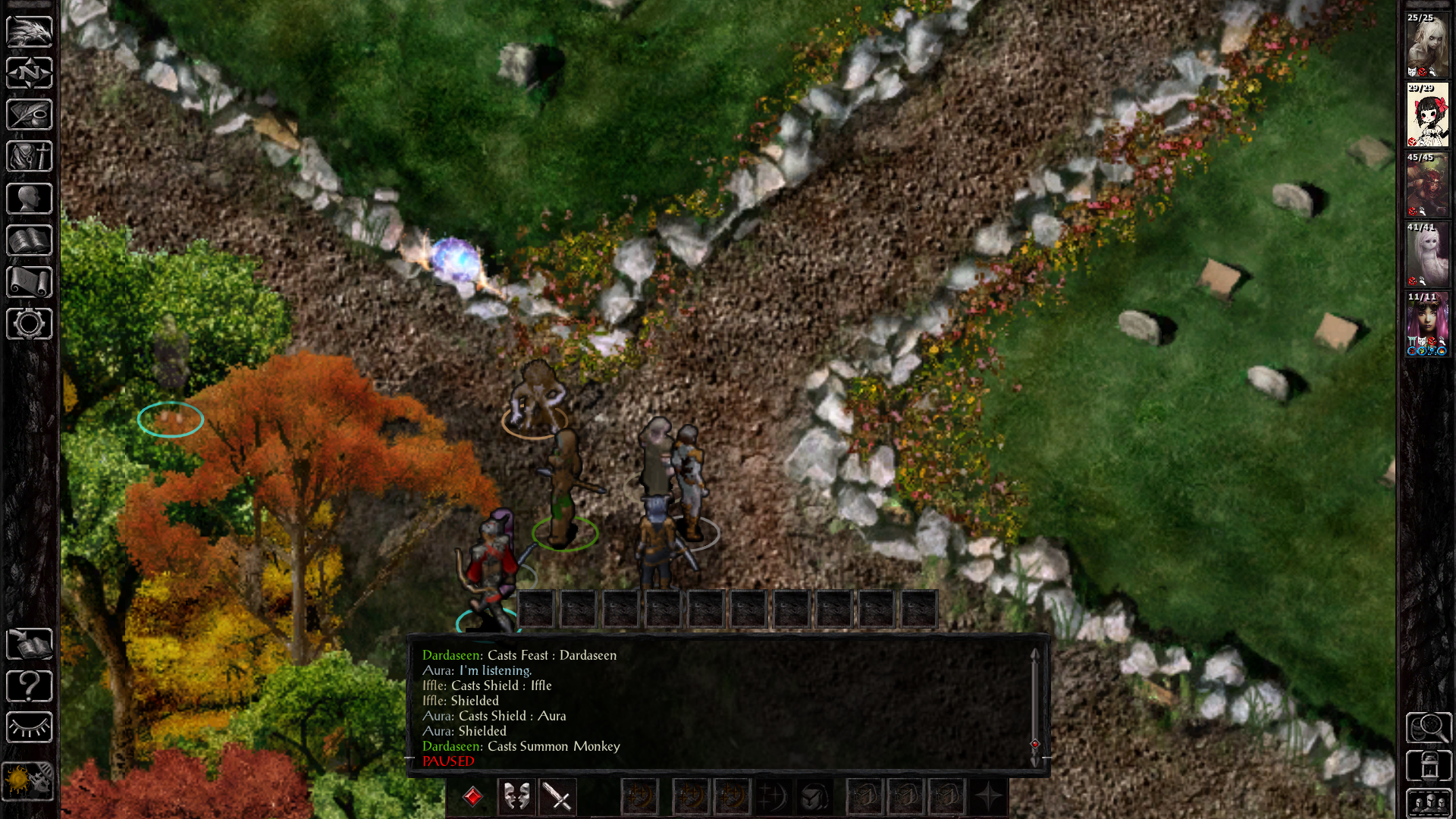Activate the talk action with twin masks
The height and width of the screenshot is (819, 1456).
point(516,797)
